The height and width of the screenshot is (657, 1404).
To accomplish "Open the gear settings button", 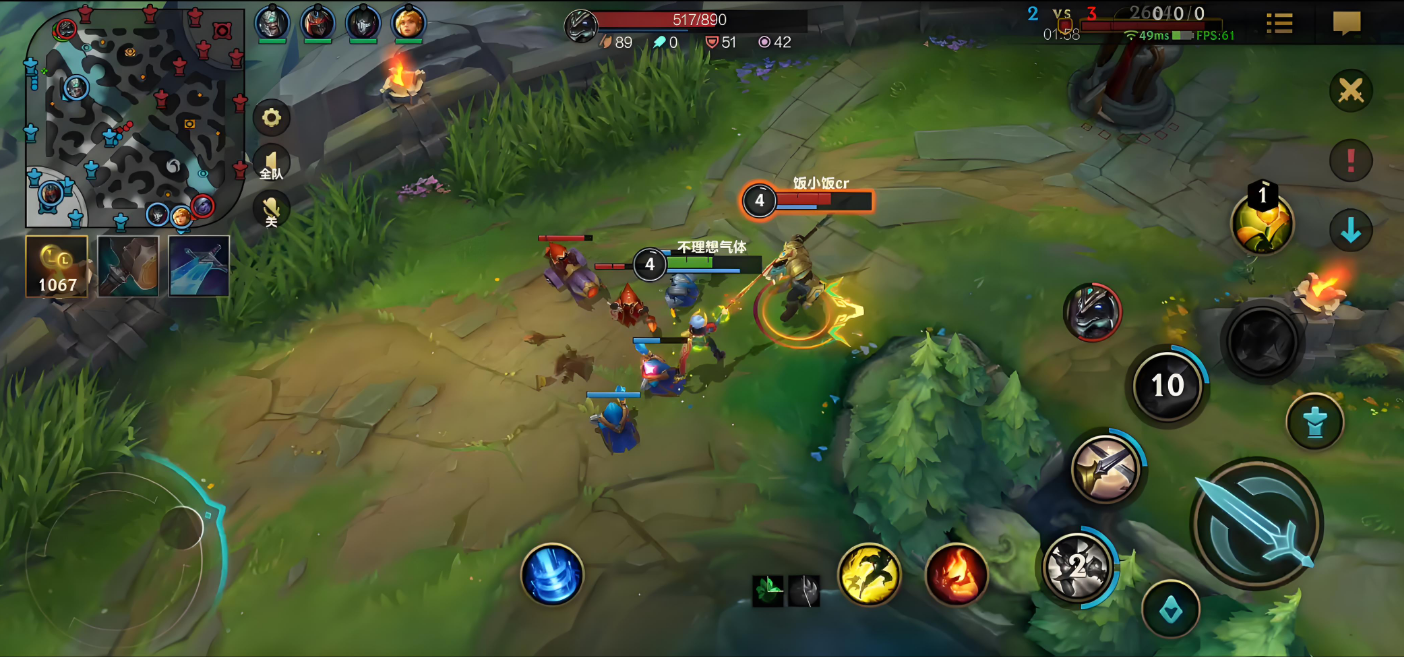I will click(x=271, y=118).
